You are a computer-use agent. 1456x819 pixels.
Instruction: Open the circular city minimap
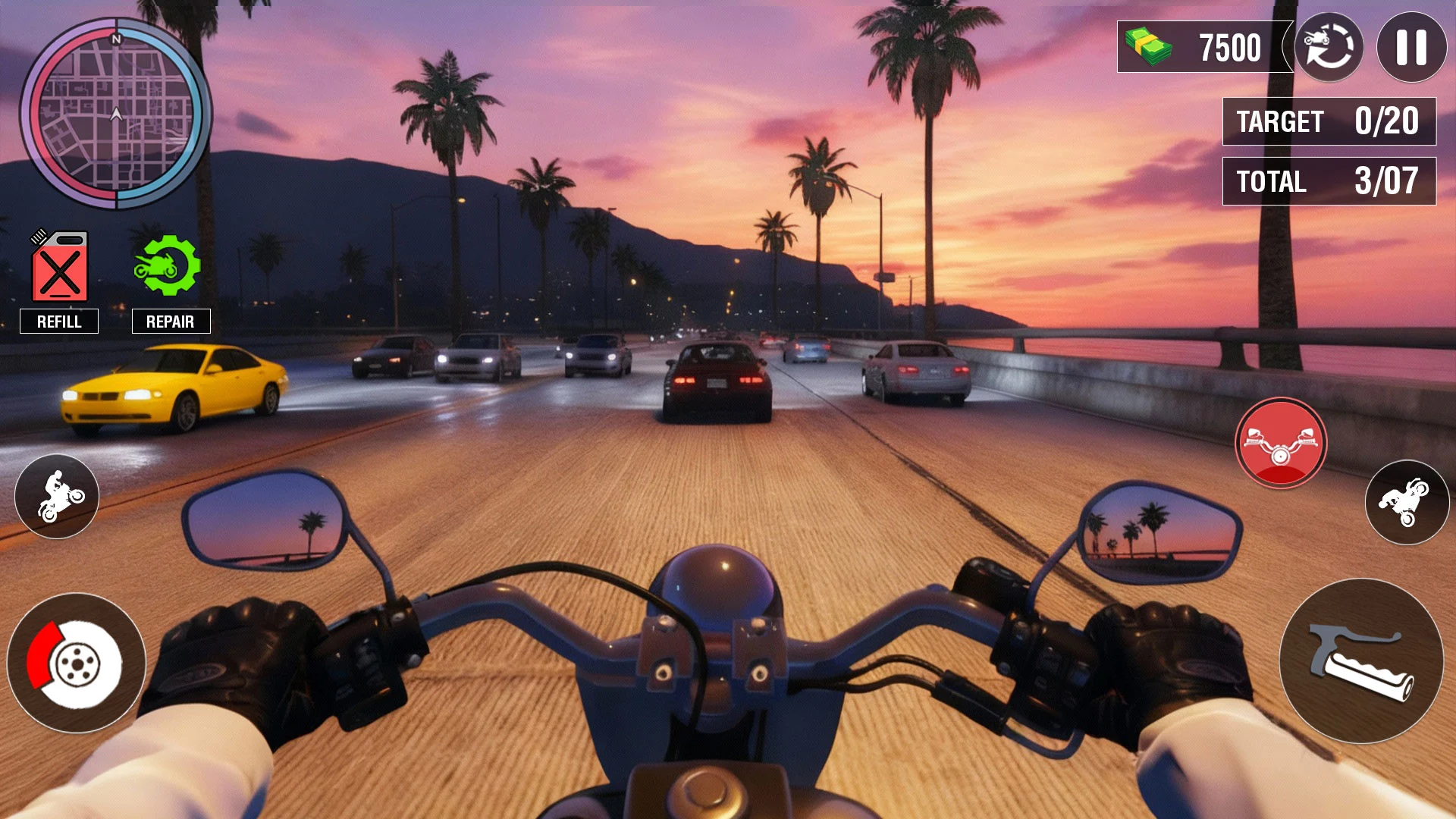(x=116, y=114)
